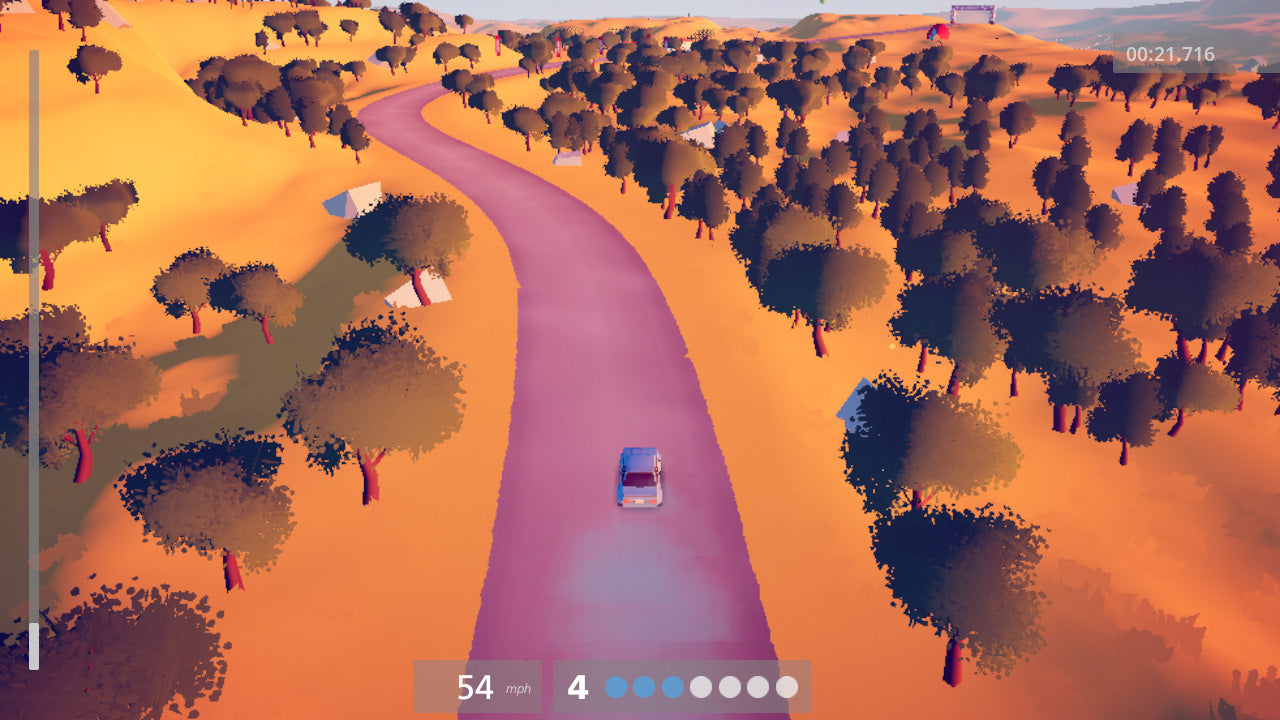
Task: Click the last gray RPM dot
Action: [x=785, y=687]
